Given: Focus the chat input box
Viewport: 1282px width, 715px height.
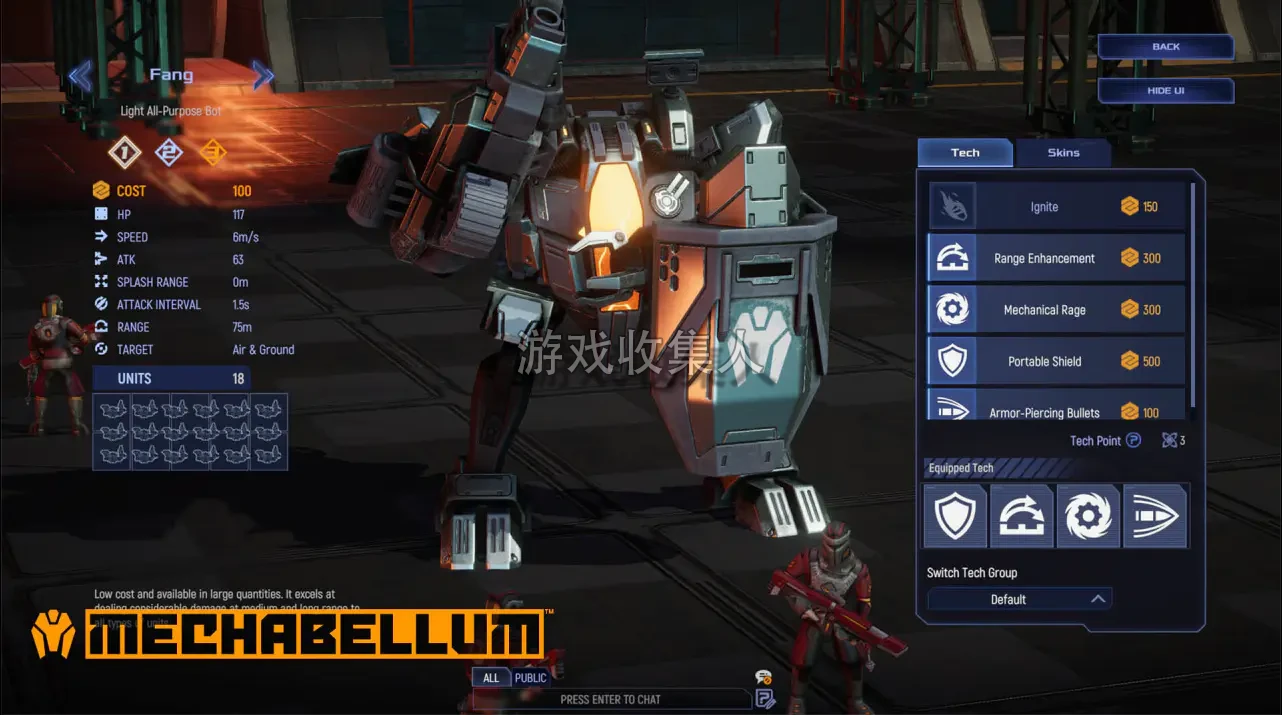Looking at the screenshot, I should pos(610,699).
